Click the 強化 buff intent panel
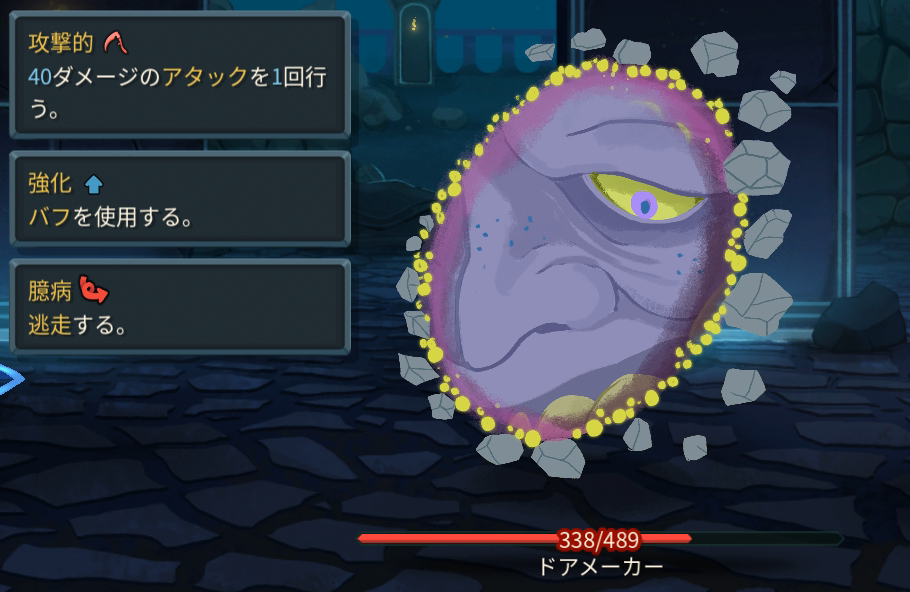 [179, 199]
